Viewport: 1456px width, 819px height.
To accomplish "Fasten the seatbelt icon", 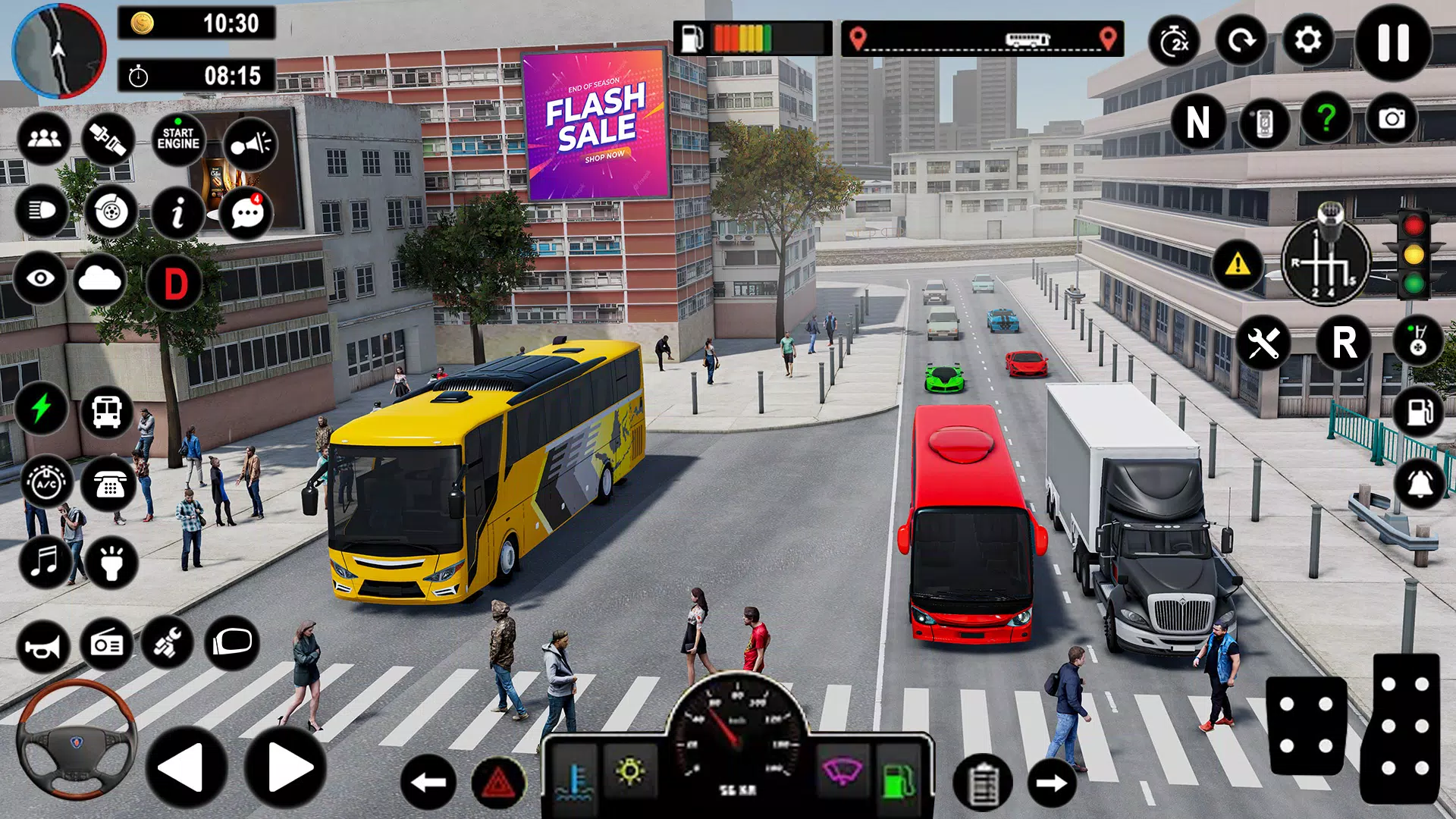I will click(108, 140).
